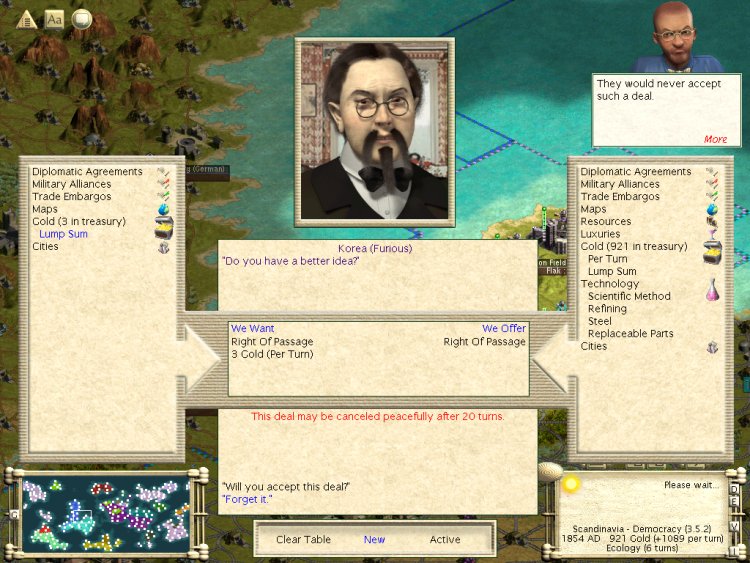
Task: Choose the "Forget it." dialogue reply
Action: [246, 499]
